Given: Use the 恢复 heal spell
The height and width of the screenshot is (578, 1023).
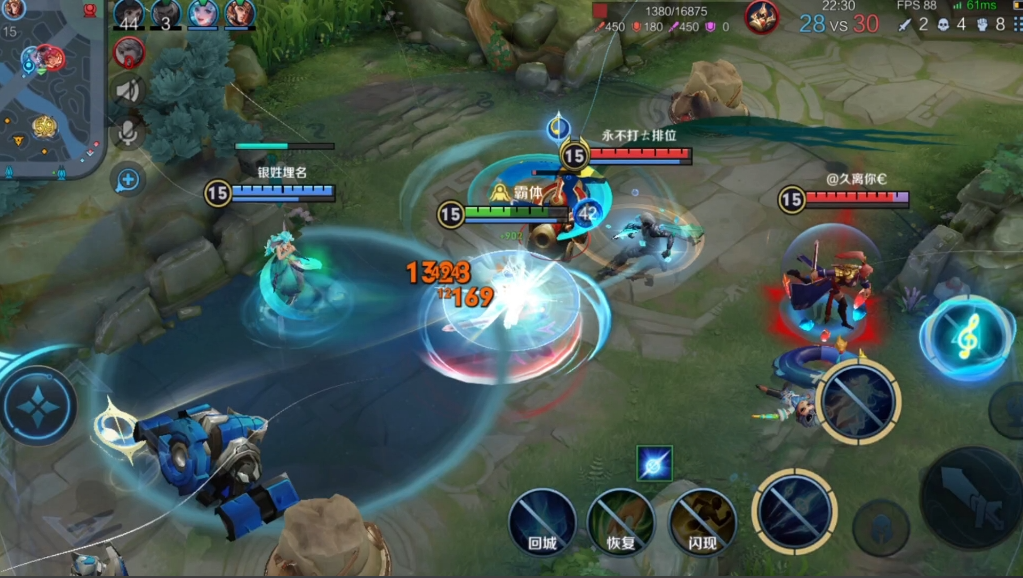Looking at the screenshot, I should [x=620, y=522].
